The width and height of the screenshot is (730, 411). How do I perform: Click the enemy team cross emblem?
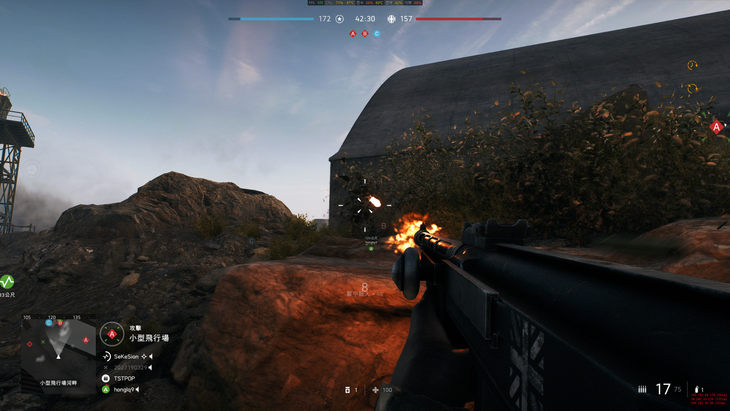point(391,18)
